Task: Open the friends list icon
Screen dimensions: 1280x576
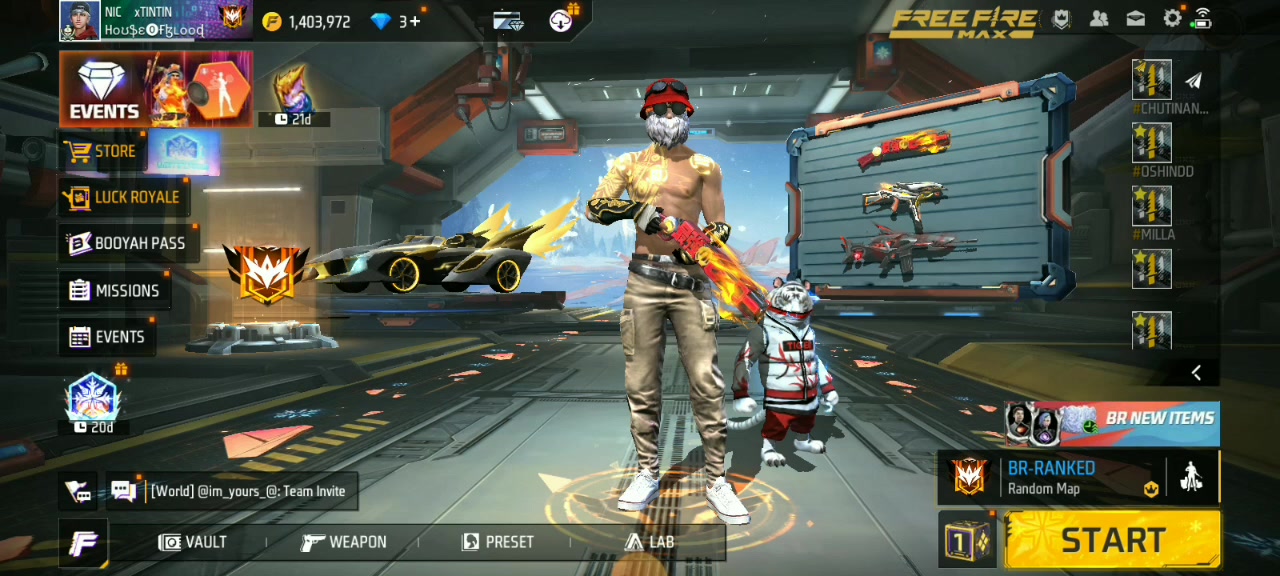Action: click(x=1099, y=19)
